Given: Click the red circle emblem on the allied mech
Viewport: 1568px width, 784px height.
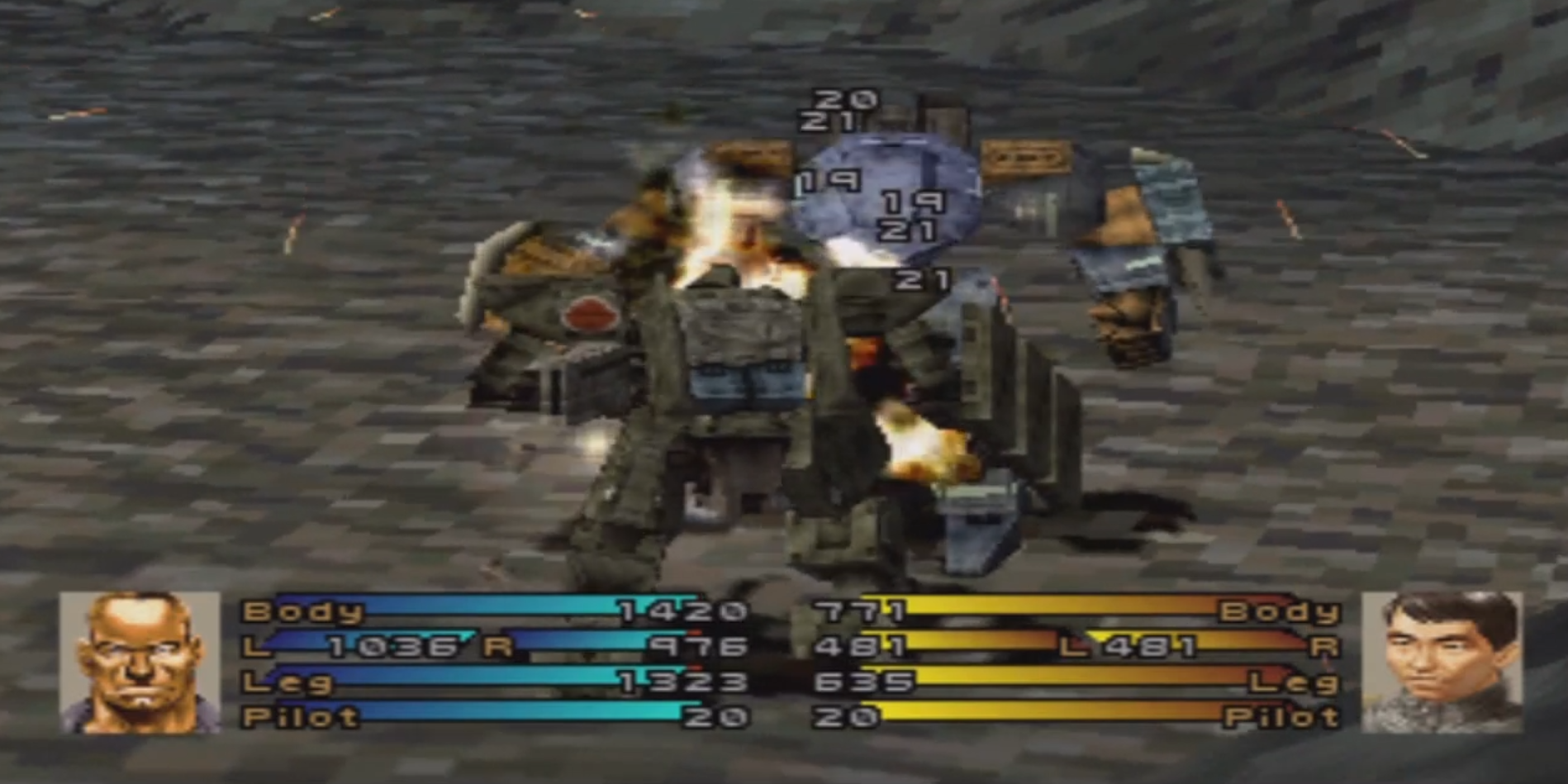Looking at the screenshot, I should tap(592, 315).
